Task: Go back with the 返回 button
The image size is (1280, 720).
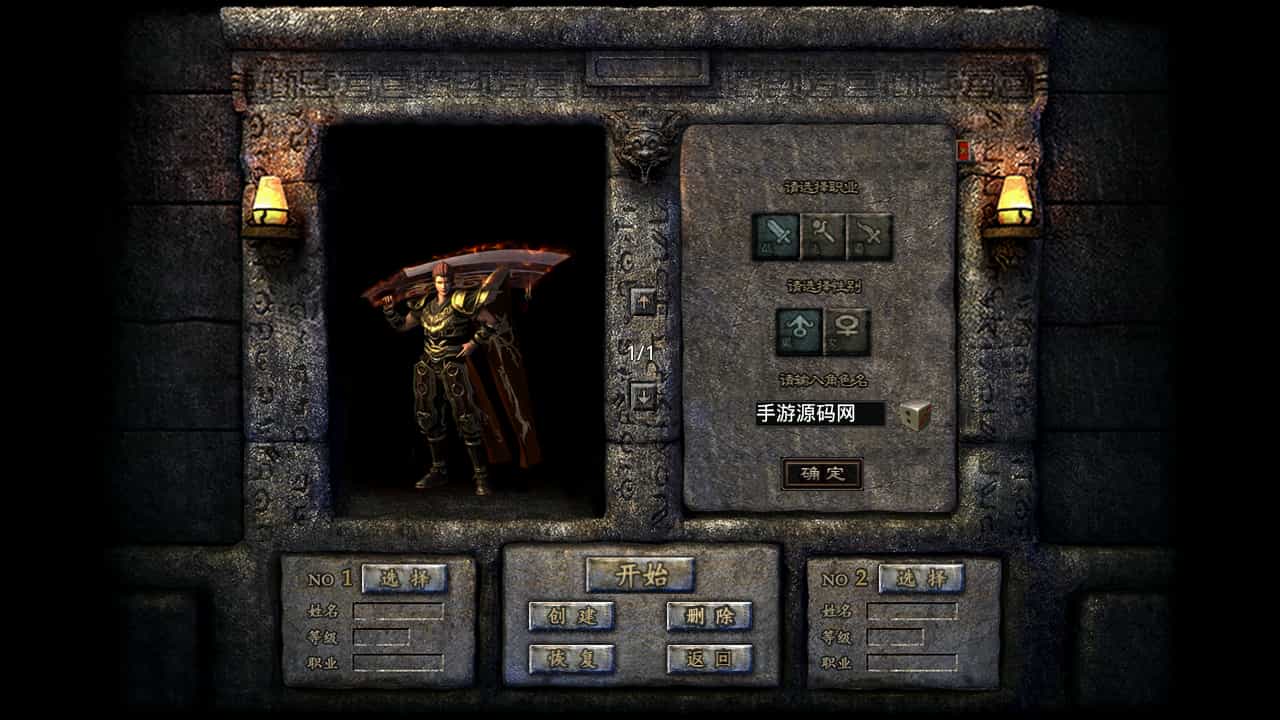Action: pos(709,659)
